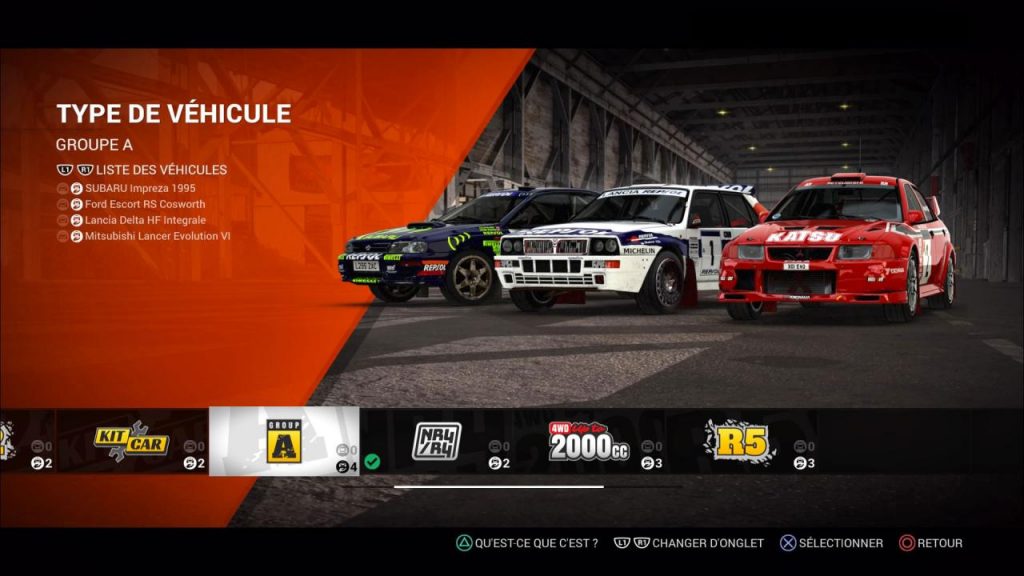Image resolution: width=1024 pixels, height=576 pixels.
Task: Select Lancia Delta HF Integrale entry
Action: 145,220
